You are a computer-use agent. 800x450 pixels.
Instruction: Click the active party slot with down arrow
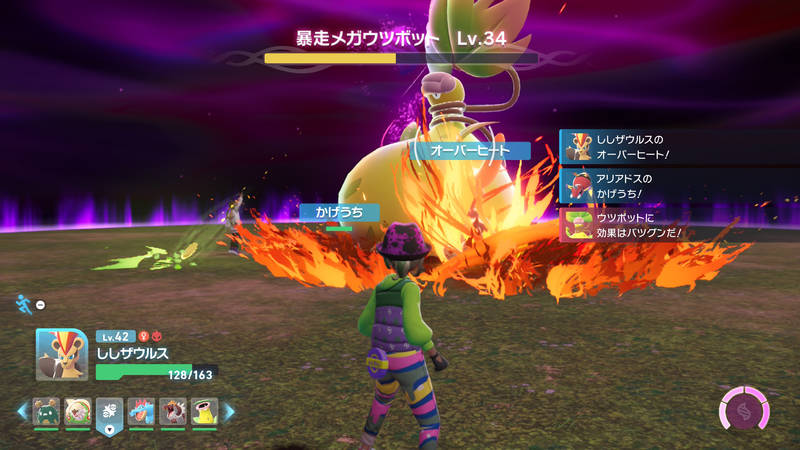click(x=109, y=413)
